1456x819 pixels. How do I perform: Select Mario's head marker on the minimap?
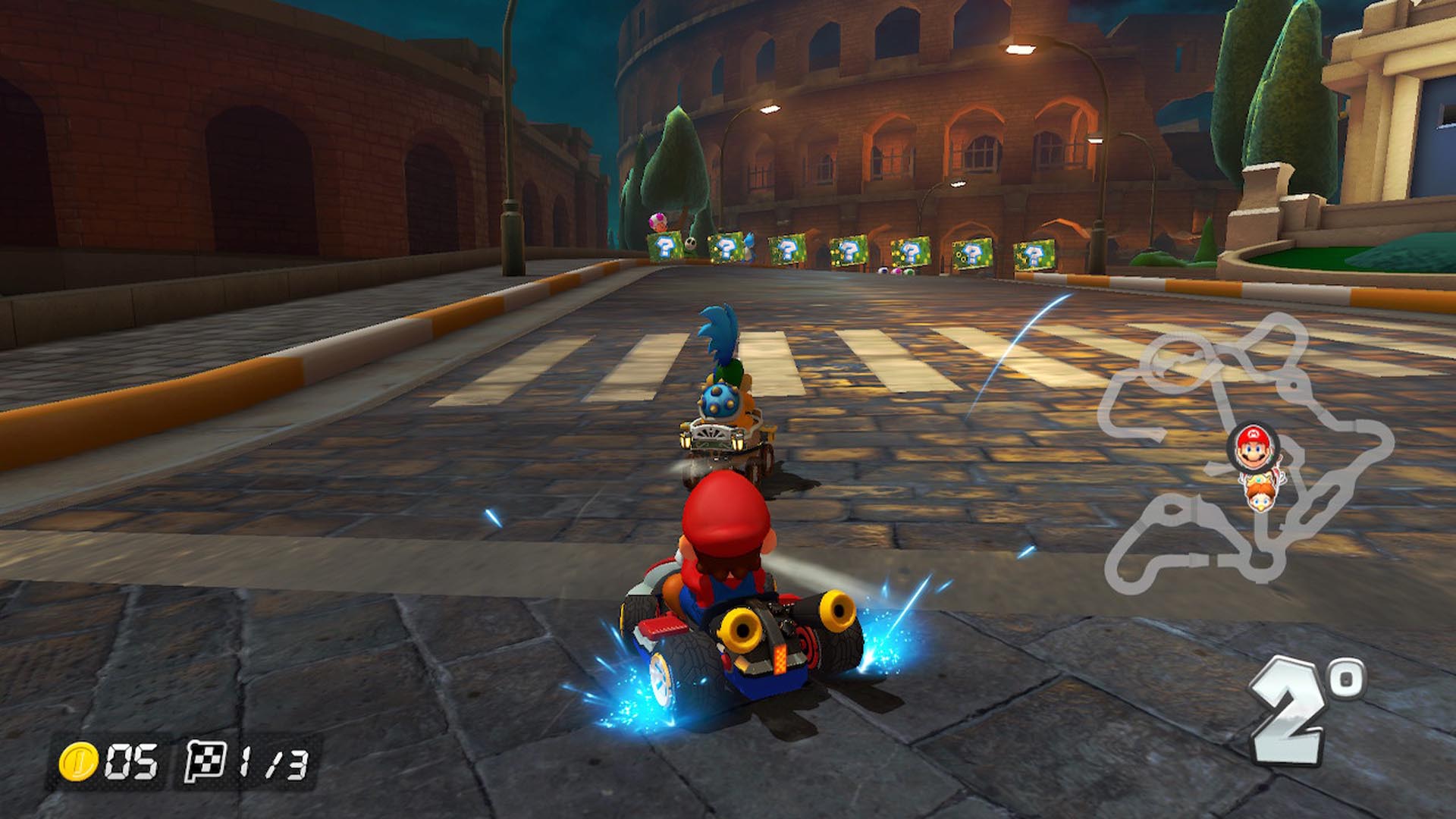[1252, 447]
